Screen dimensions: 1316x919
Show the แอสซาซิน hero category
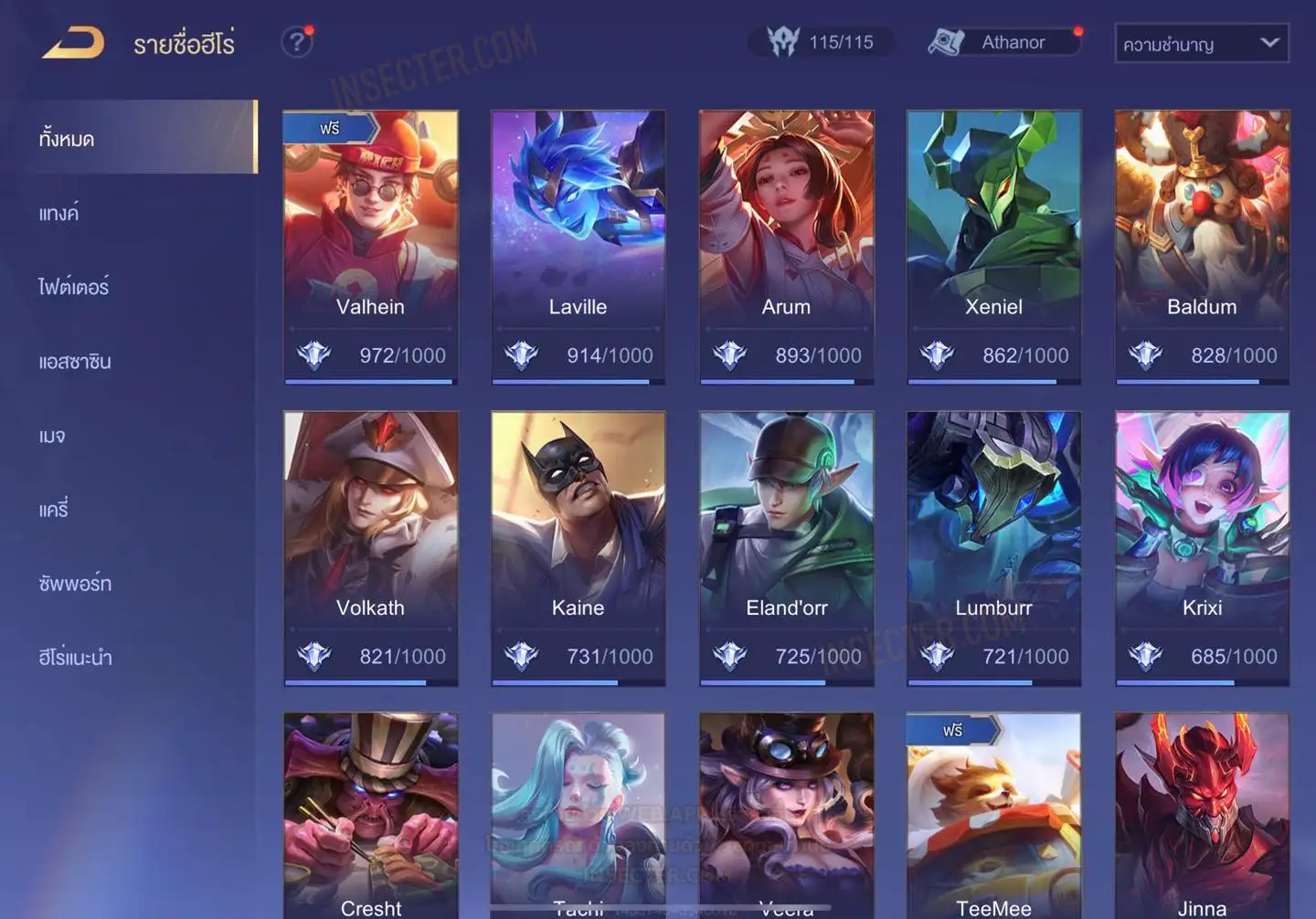pos(75,362)
